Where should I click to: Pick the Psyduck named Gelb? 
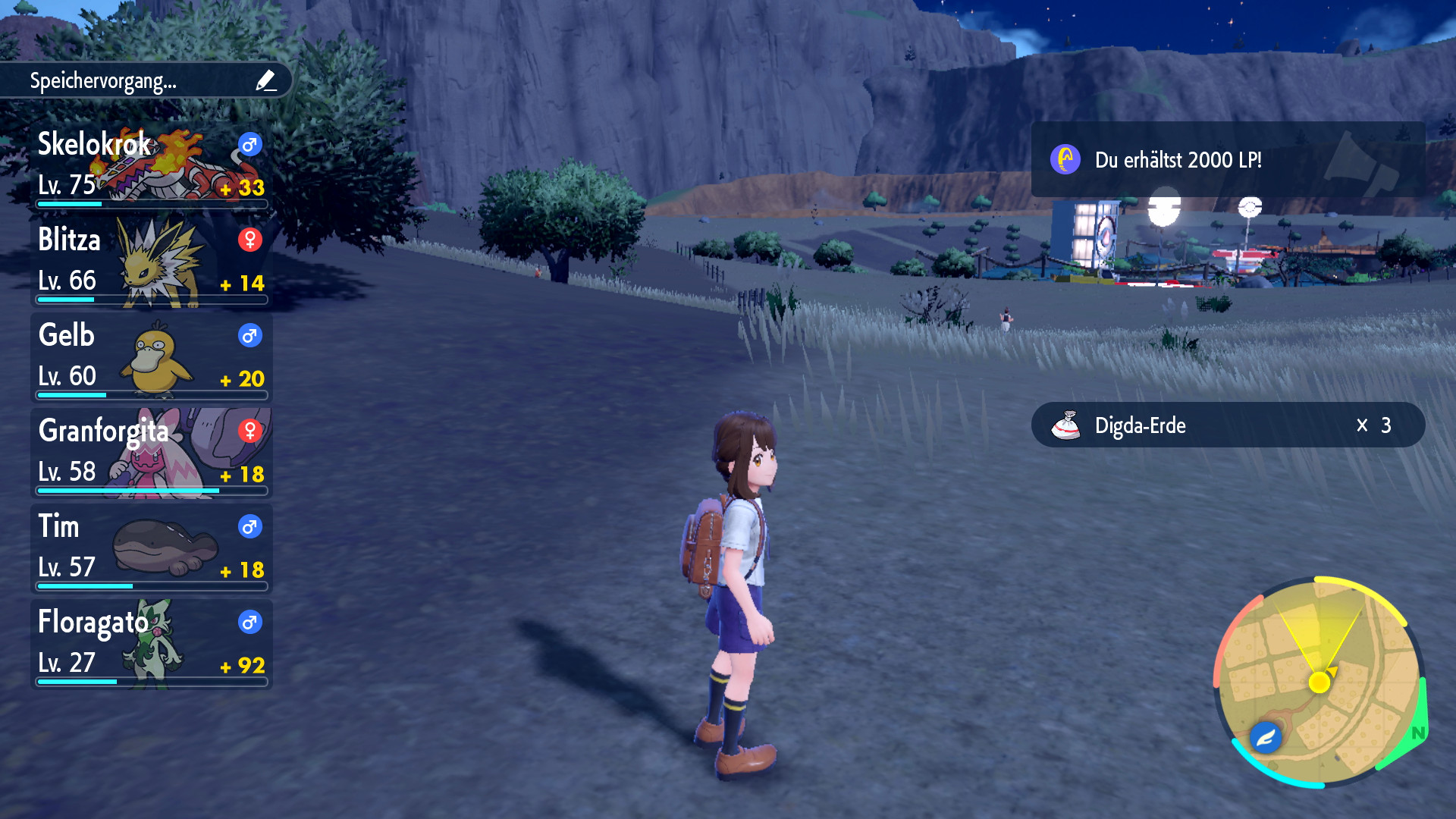click(152, 358)
